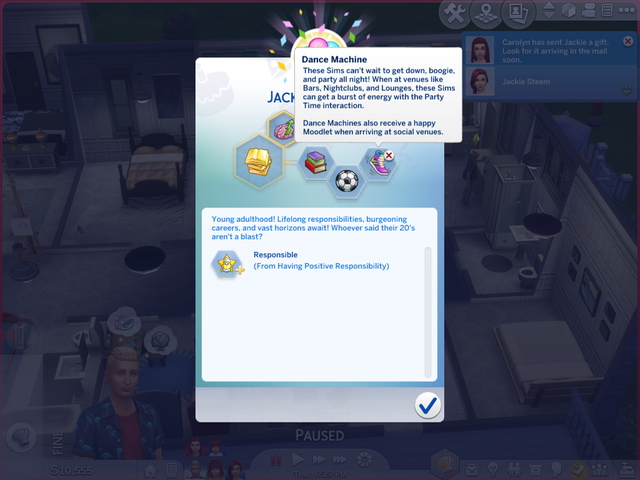Click the Responsible trait star icon

226,263
